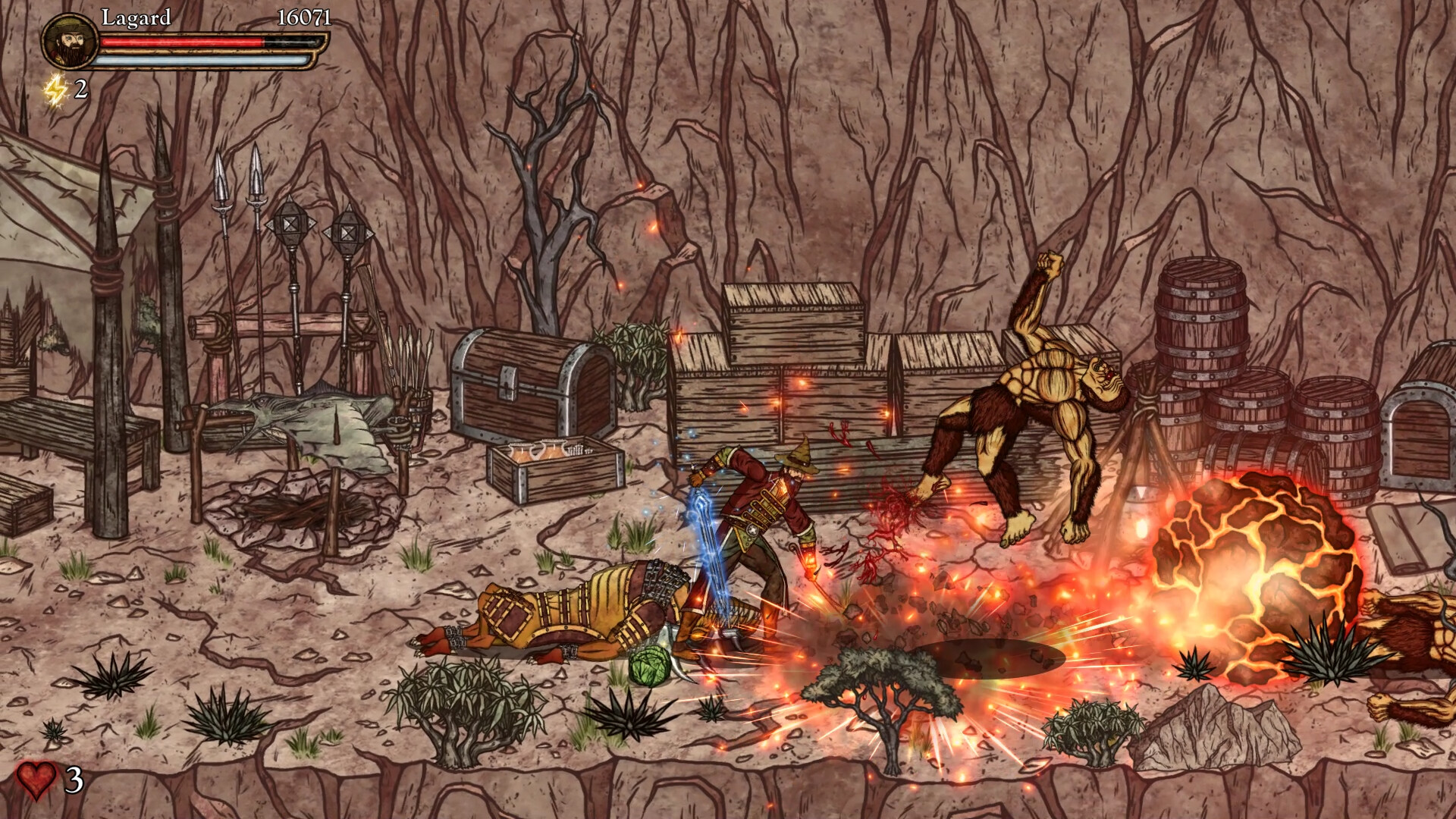Select the lightning bolt charge icon
This screenshot has height=819, width=1456.
click(56, 90)
